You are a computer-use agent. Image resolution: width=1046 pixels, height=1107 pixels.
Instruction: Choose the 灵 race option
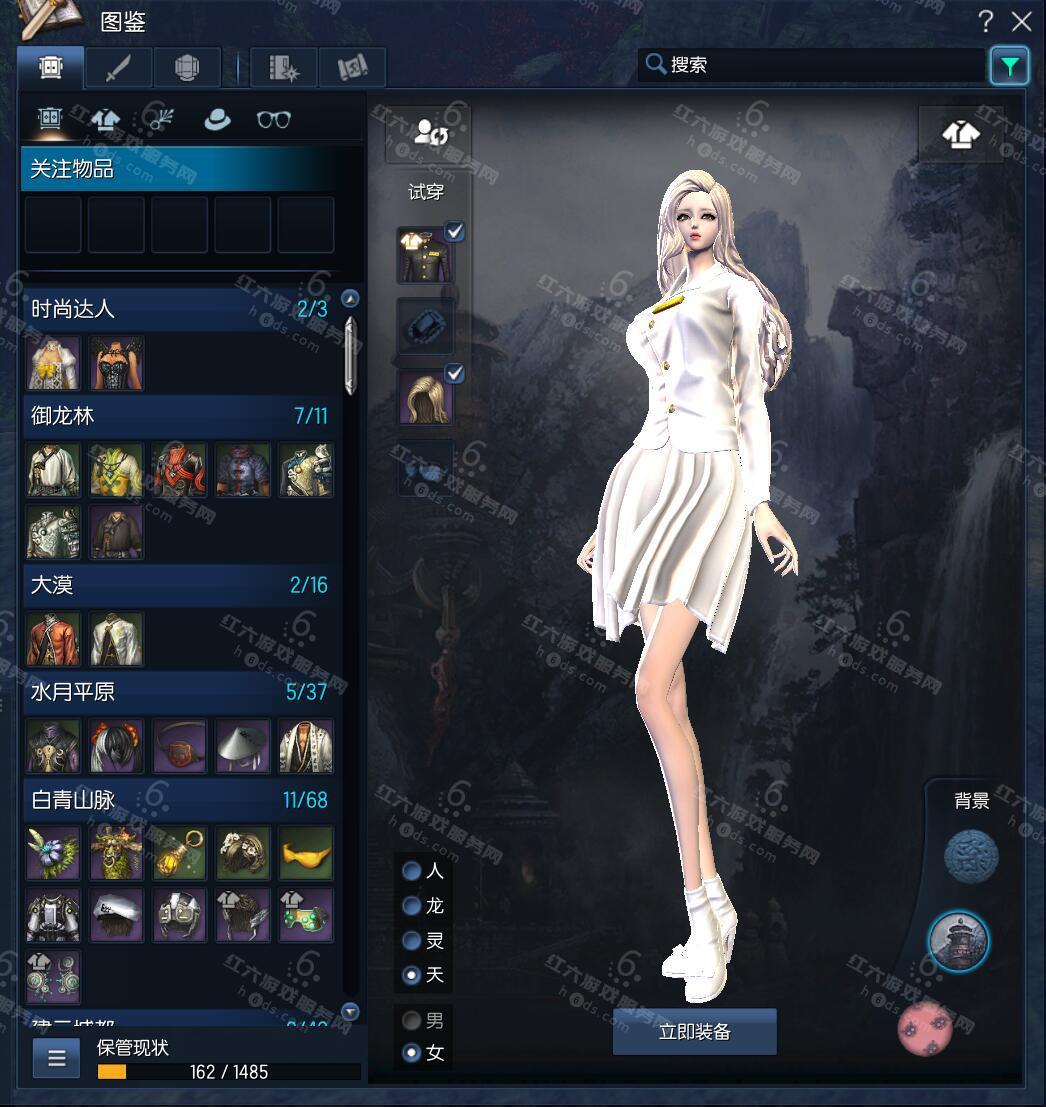[411, 941]
